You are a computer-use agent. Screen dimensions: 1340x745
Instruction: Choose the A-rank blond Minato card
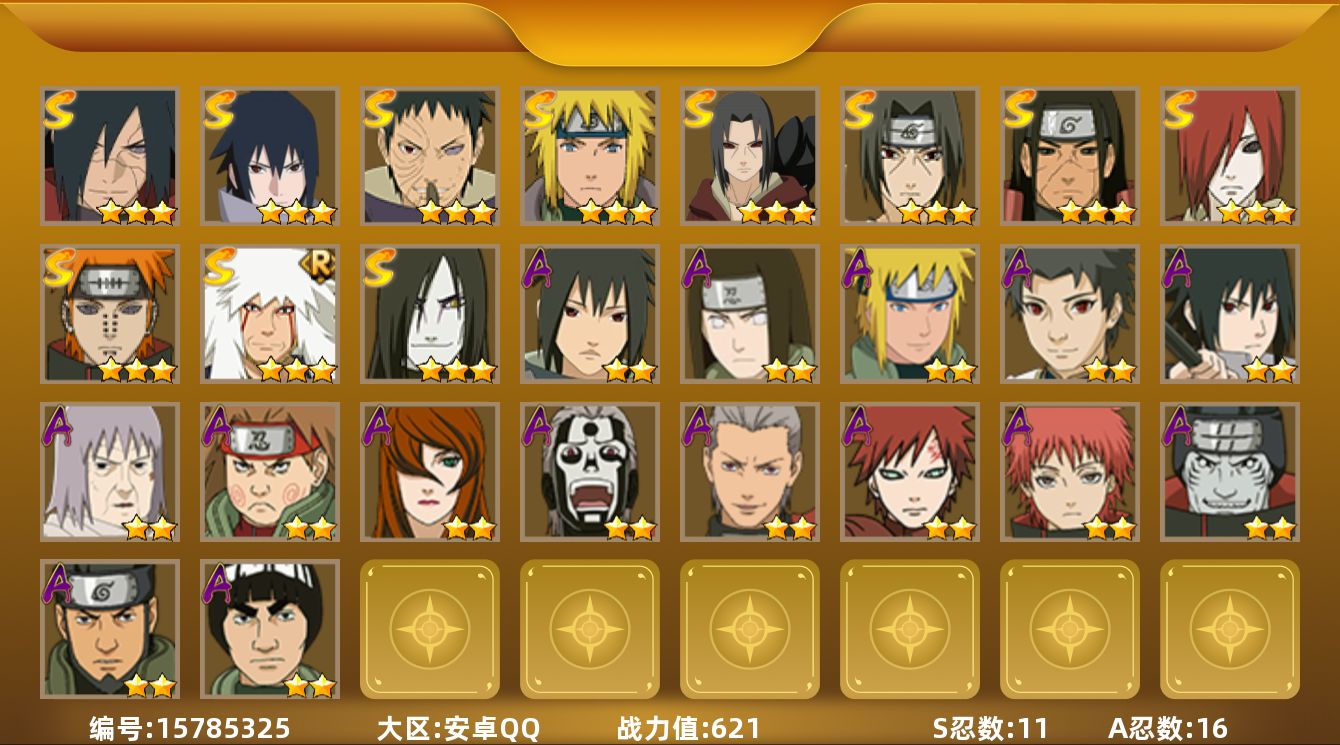click(910, 314)
